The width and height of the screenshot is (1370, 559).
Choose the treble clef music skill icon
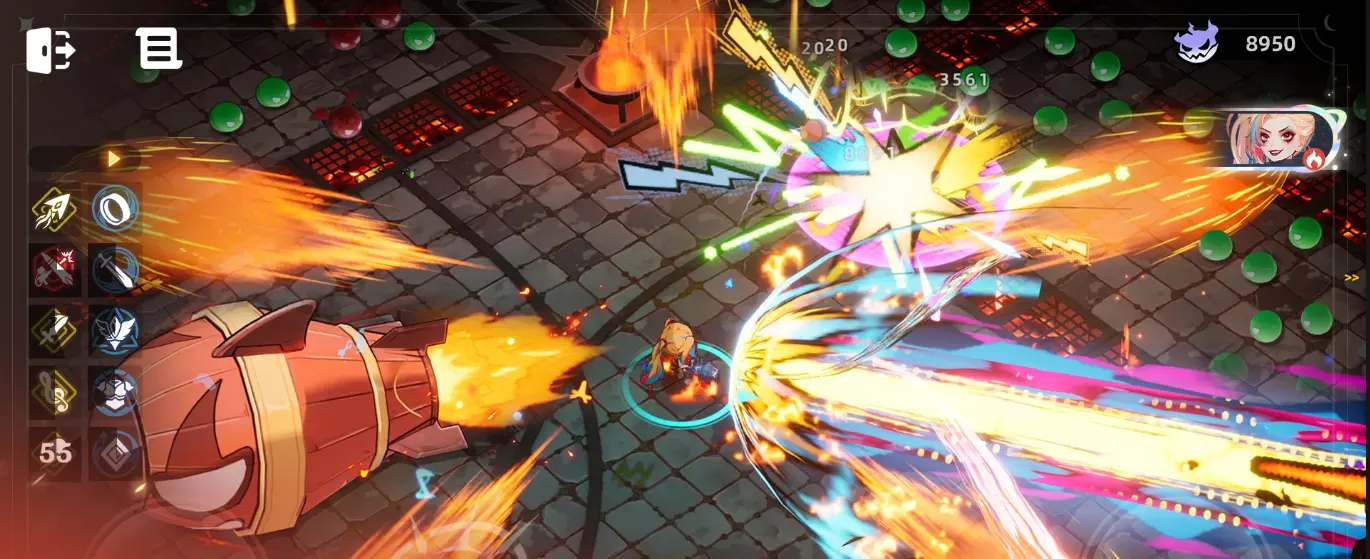(x=55, y=391)
